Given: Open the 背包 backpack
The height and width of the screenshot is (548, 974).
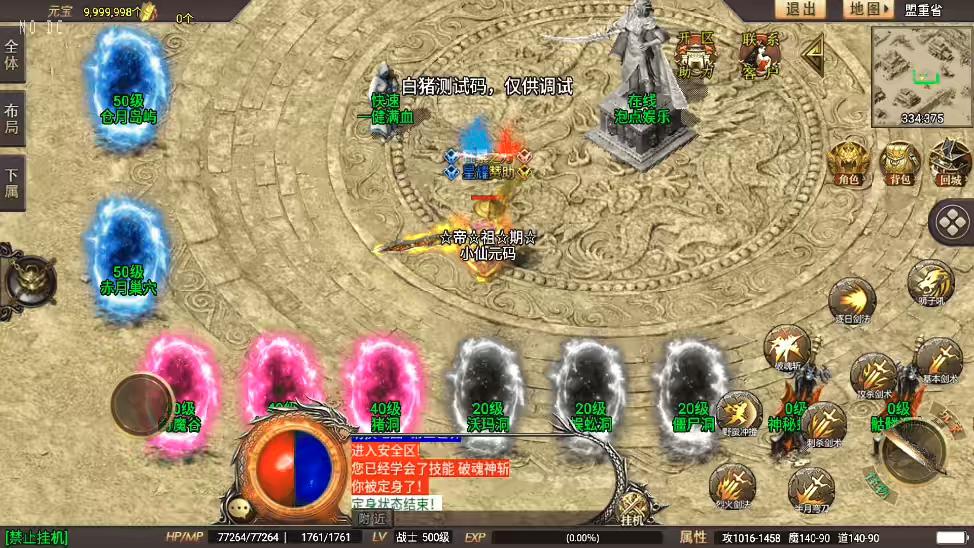Looking at the screenshot, I should [x=899, y=163].
